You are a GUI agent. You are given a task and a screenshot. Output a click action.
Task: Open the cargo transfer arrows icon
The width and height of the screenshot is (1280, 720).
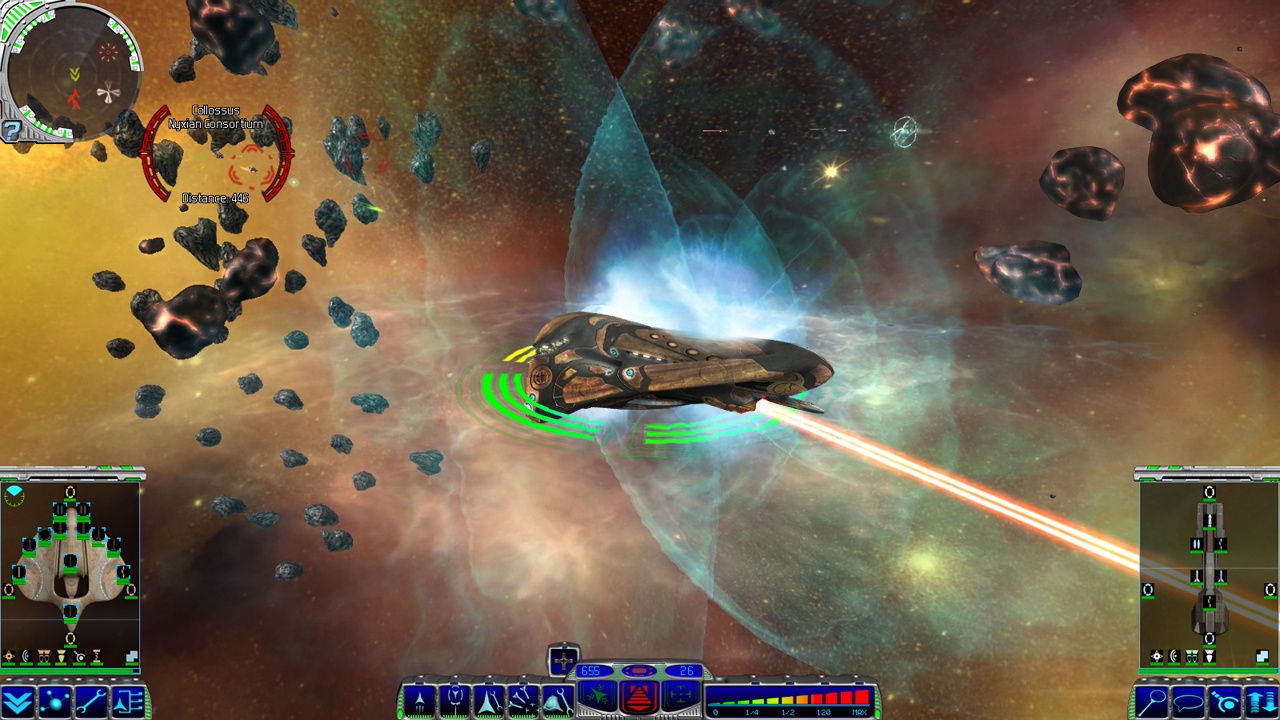coord(1261,701)
